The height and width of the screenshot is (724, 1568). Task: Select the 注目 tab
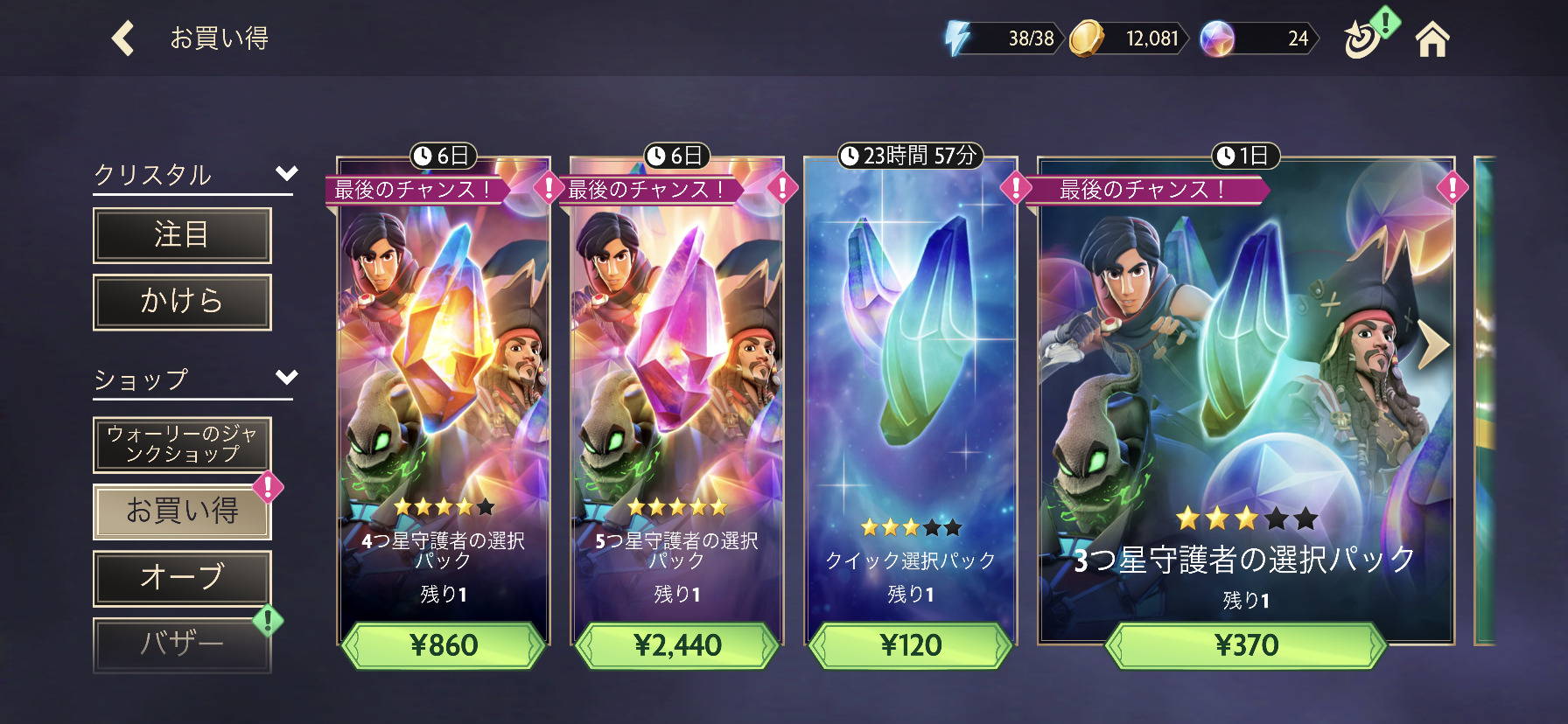click(182, 235)
